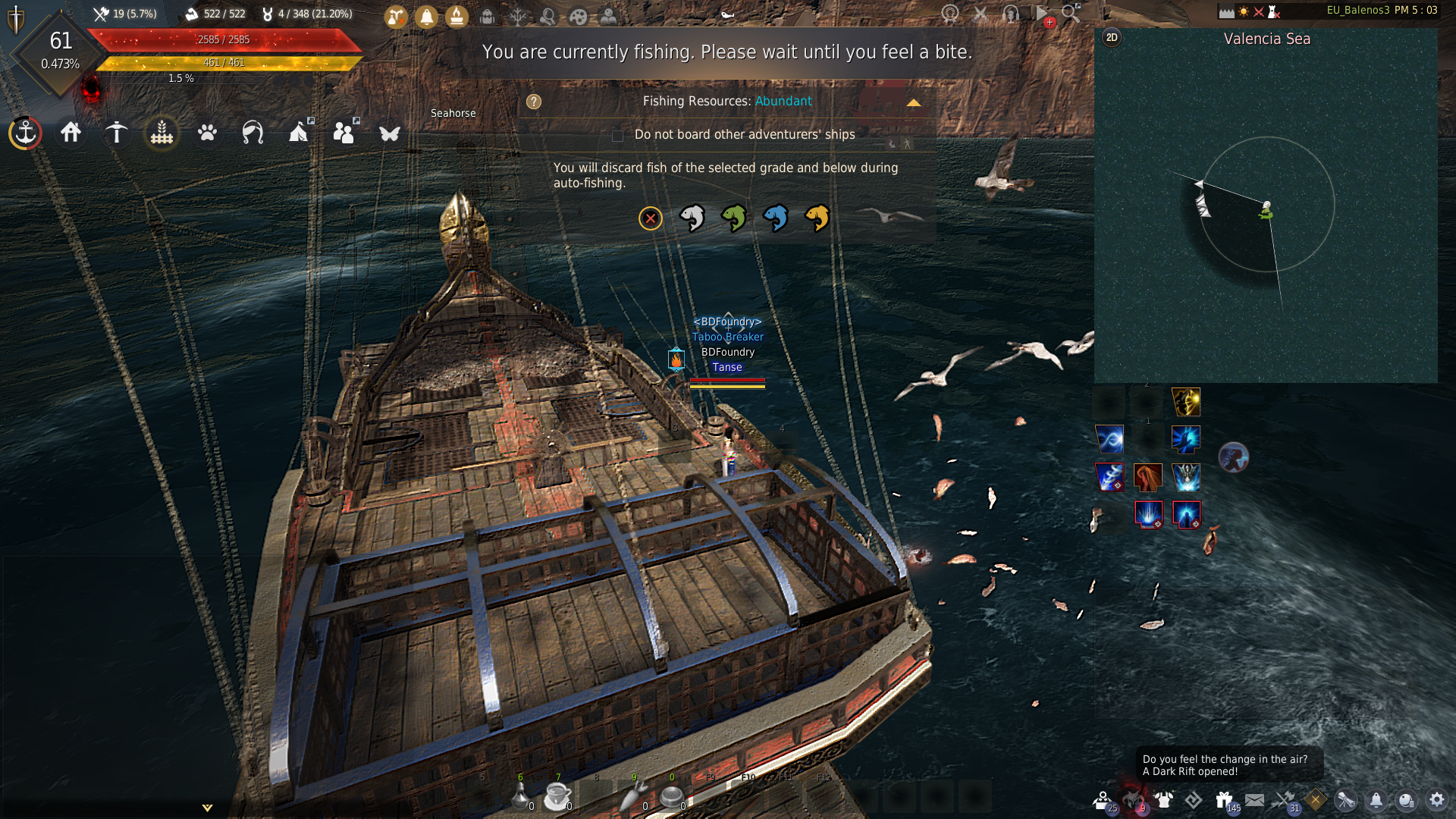Open the mail envelope icon

1254,799
